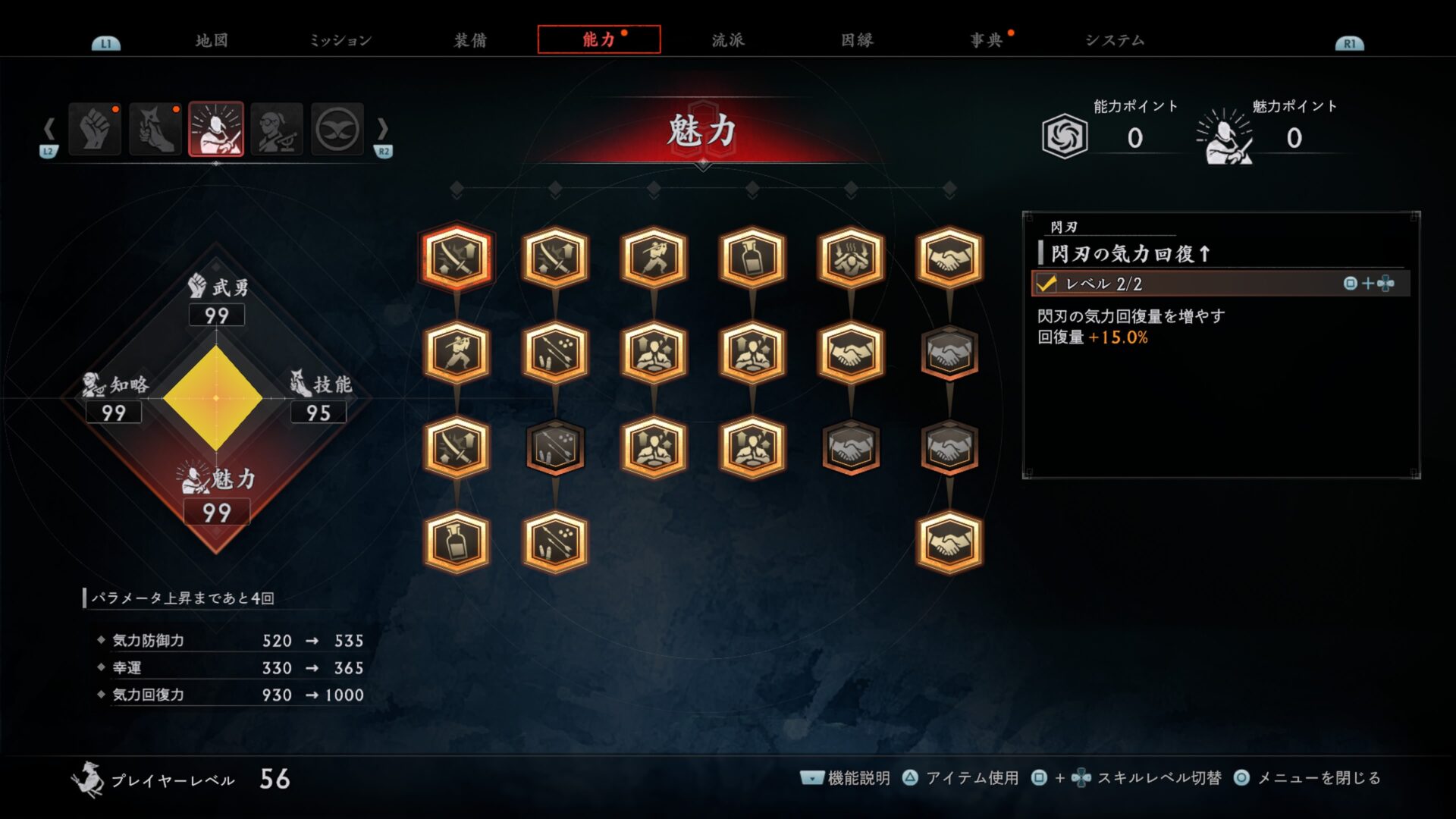Select the 能力 abilities tab
The image size is (1456, 819).
(599, 39)
